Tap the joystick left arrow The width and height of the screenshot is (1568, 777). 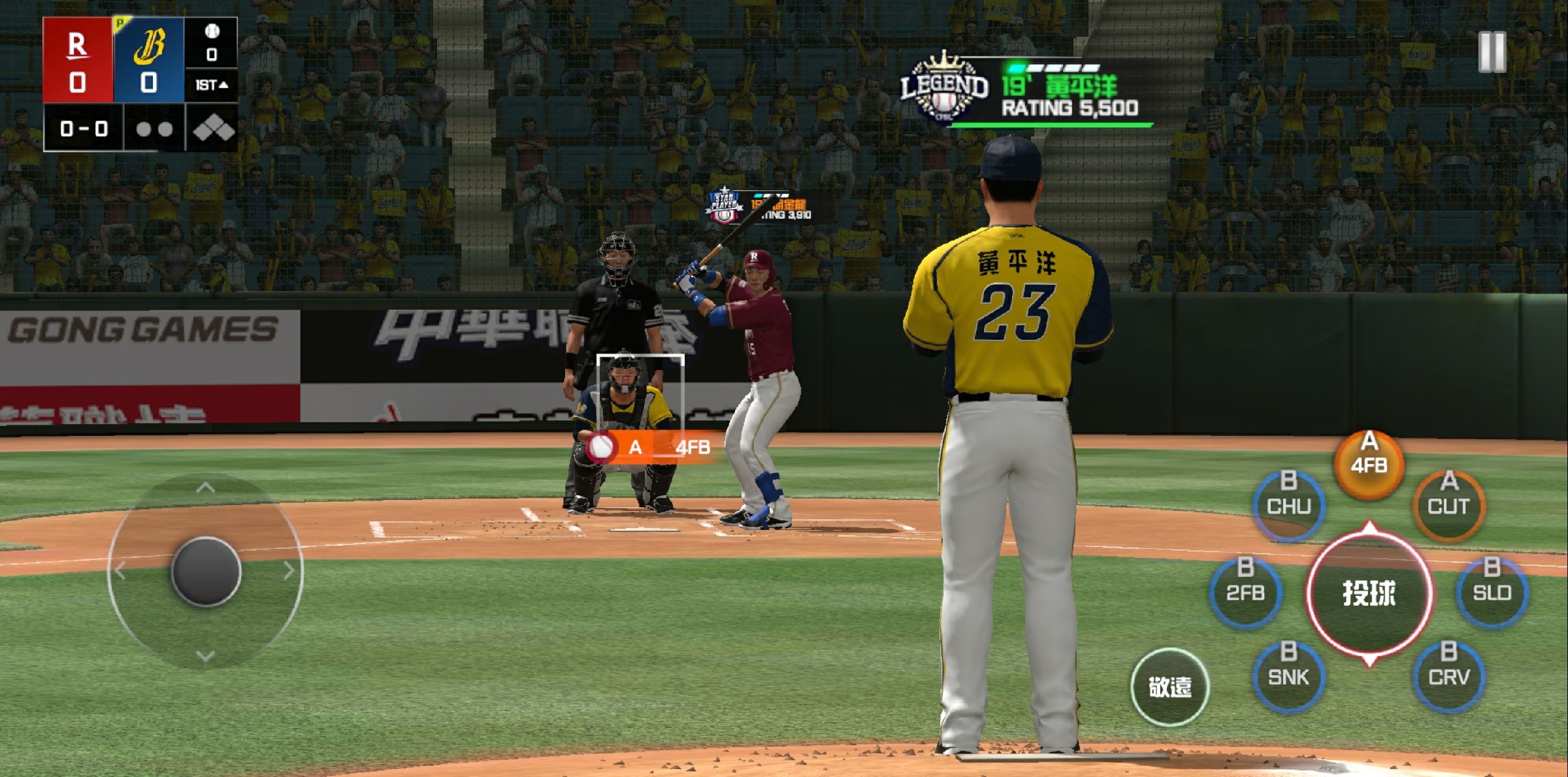pyautogui.click(x=120, y=571)
